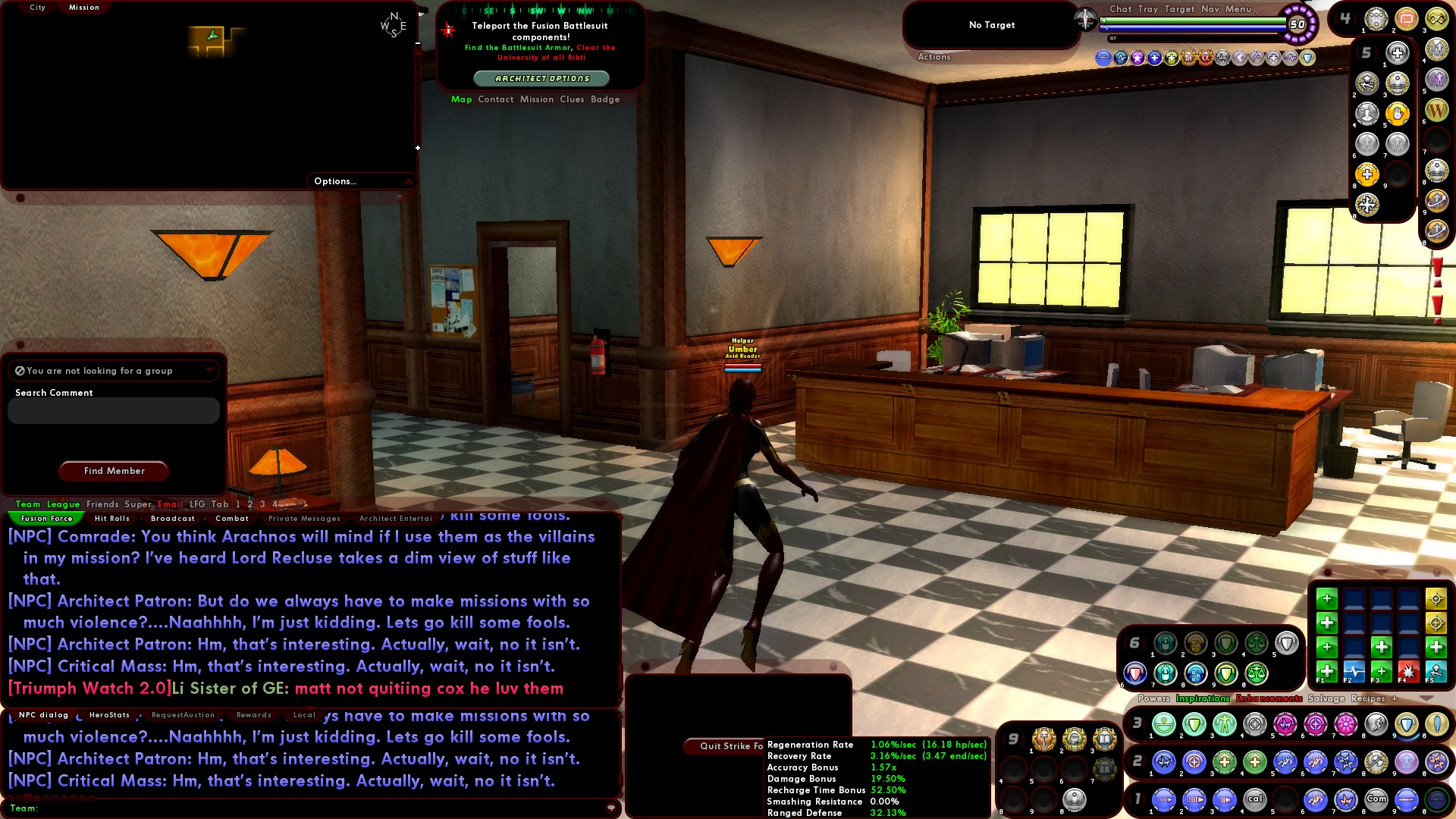
Task: Open the Menu item in the top navigation
Action: coord(1238,9)
